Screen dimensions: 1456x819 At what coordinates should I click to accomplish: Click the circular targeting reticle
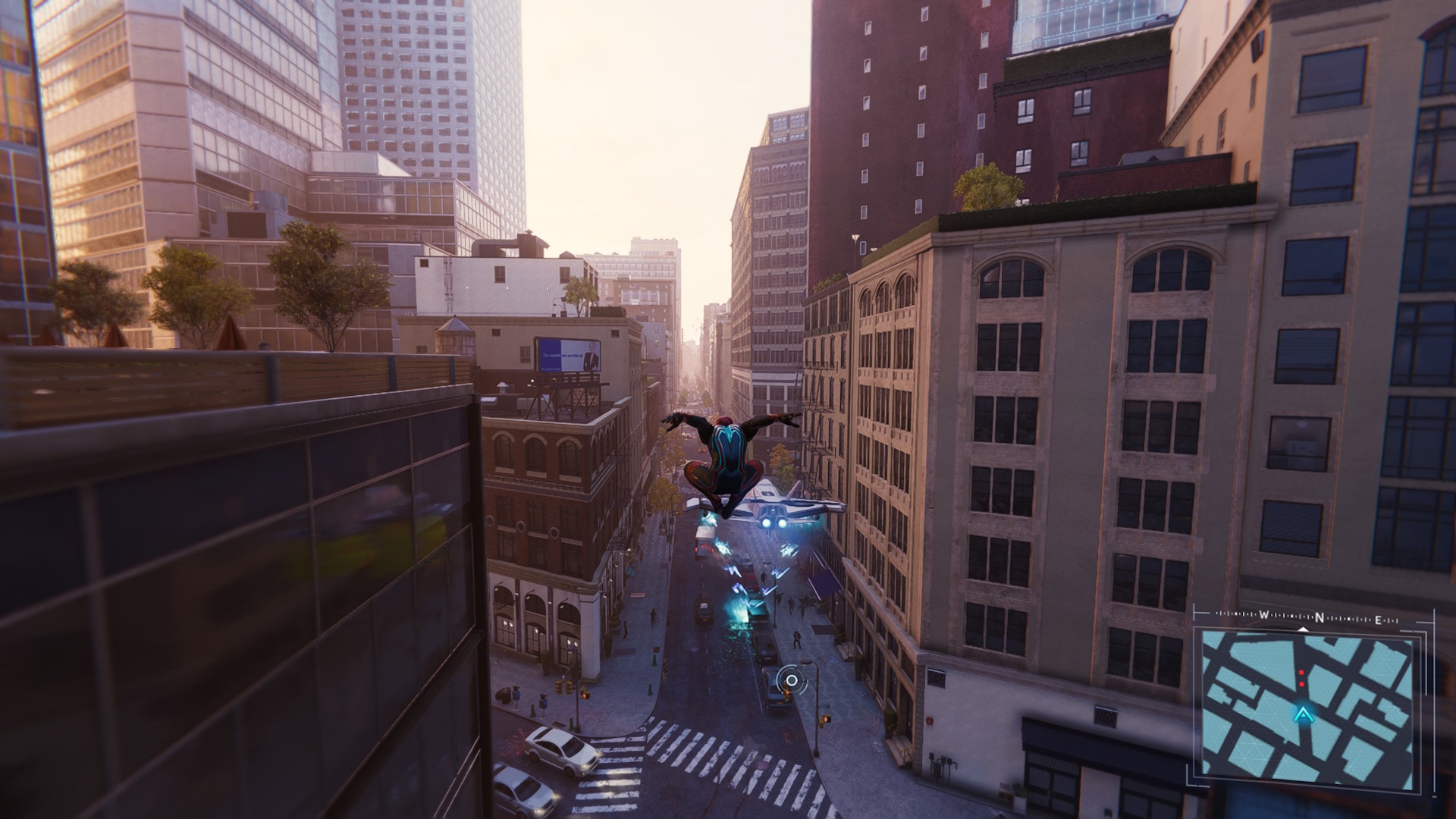791,679
